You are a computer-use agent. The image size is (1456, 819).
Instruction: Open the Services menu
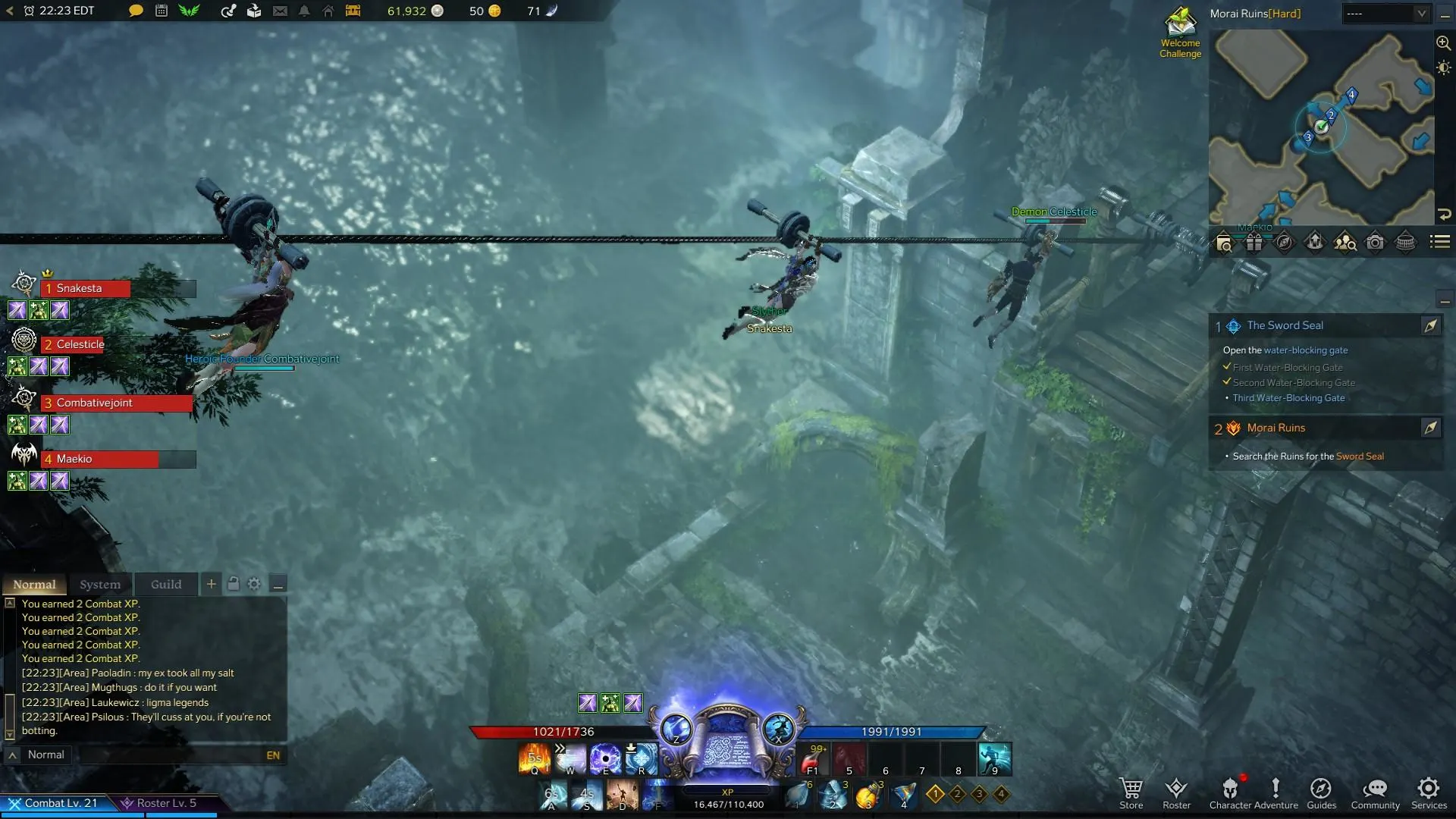[1429, 792]
